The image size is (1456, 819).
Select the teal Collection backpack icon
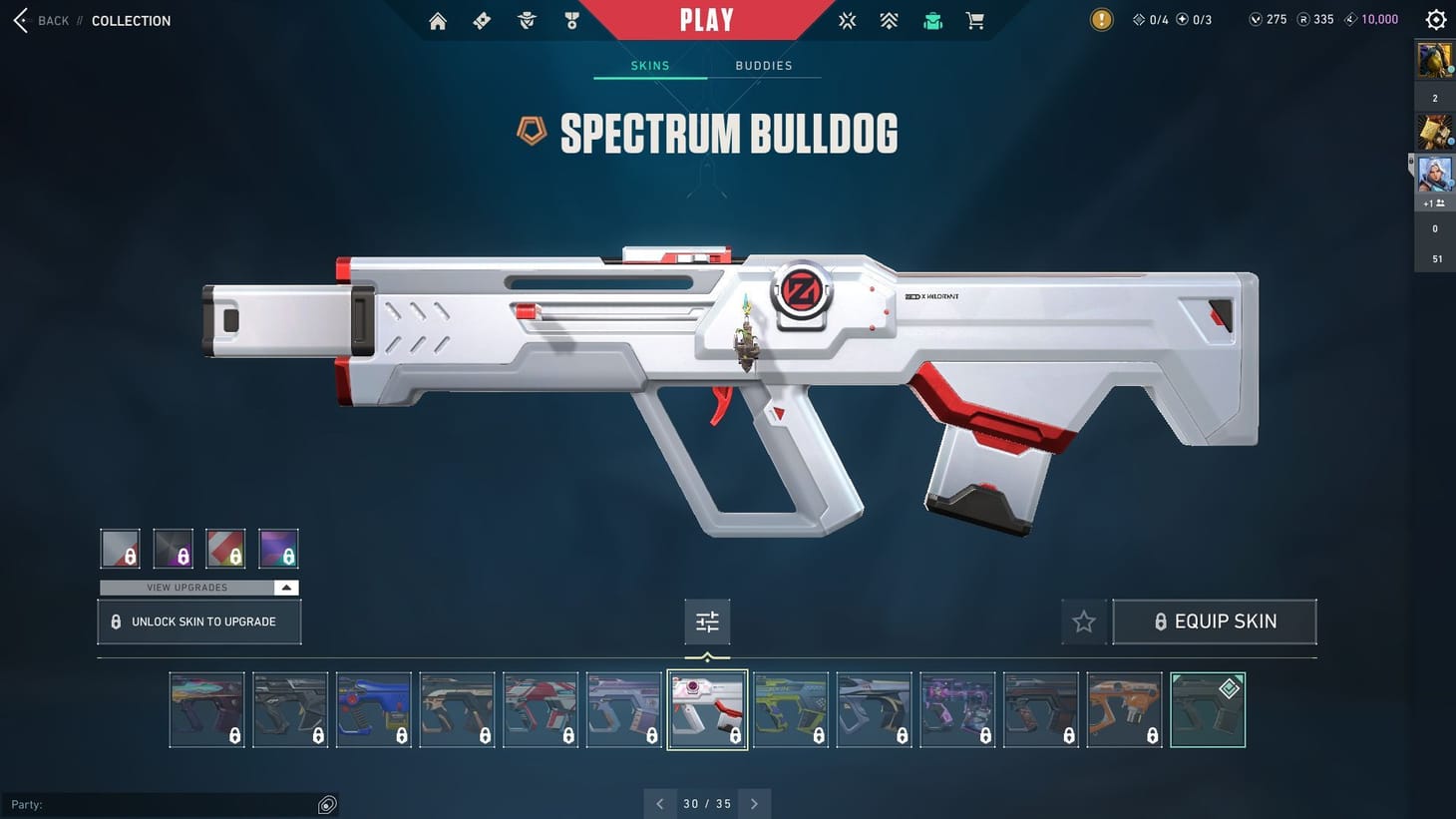[x=932, y=20]
